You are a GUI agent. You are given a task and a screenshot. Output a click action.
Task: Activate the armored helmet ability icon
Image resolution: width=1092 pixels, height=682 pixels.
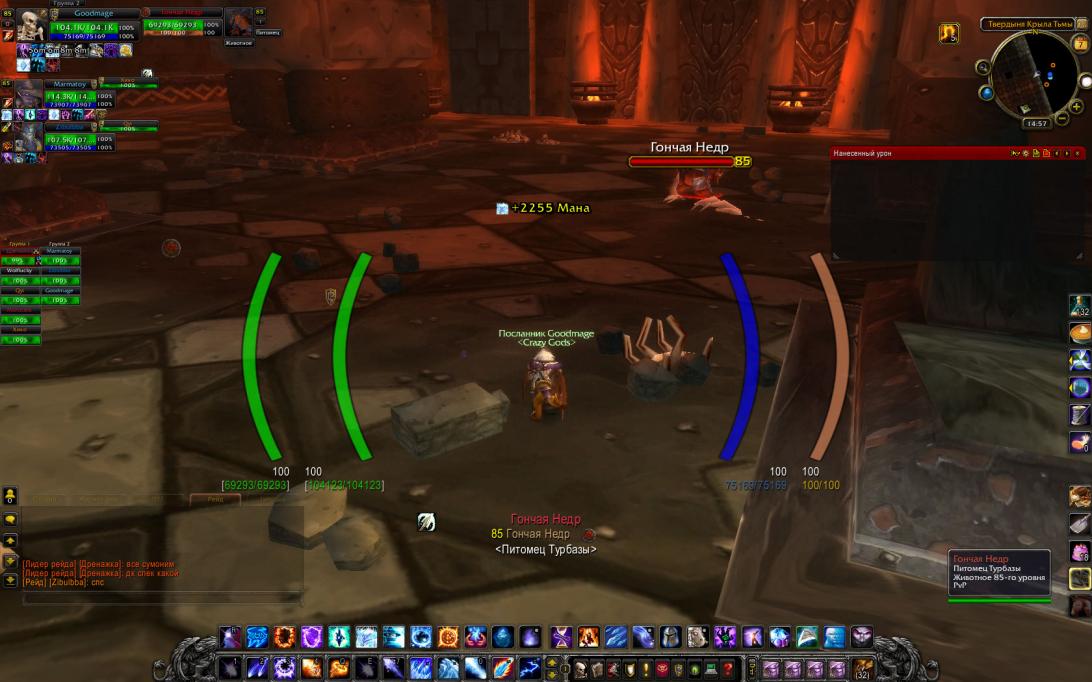coord(669,637)
